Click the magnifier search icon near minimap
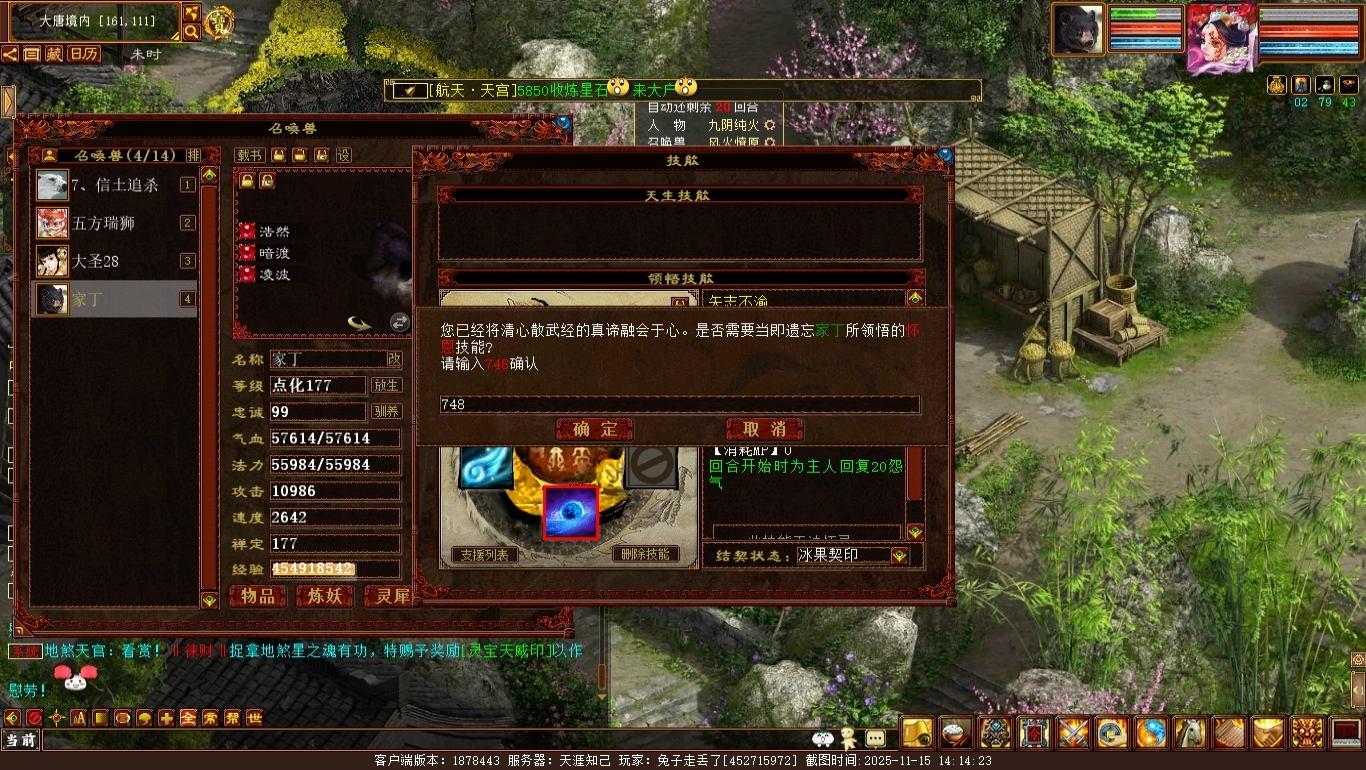Image resolution: width=1366 pixels, height=770 pixels. tap(191, 32)
